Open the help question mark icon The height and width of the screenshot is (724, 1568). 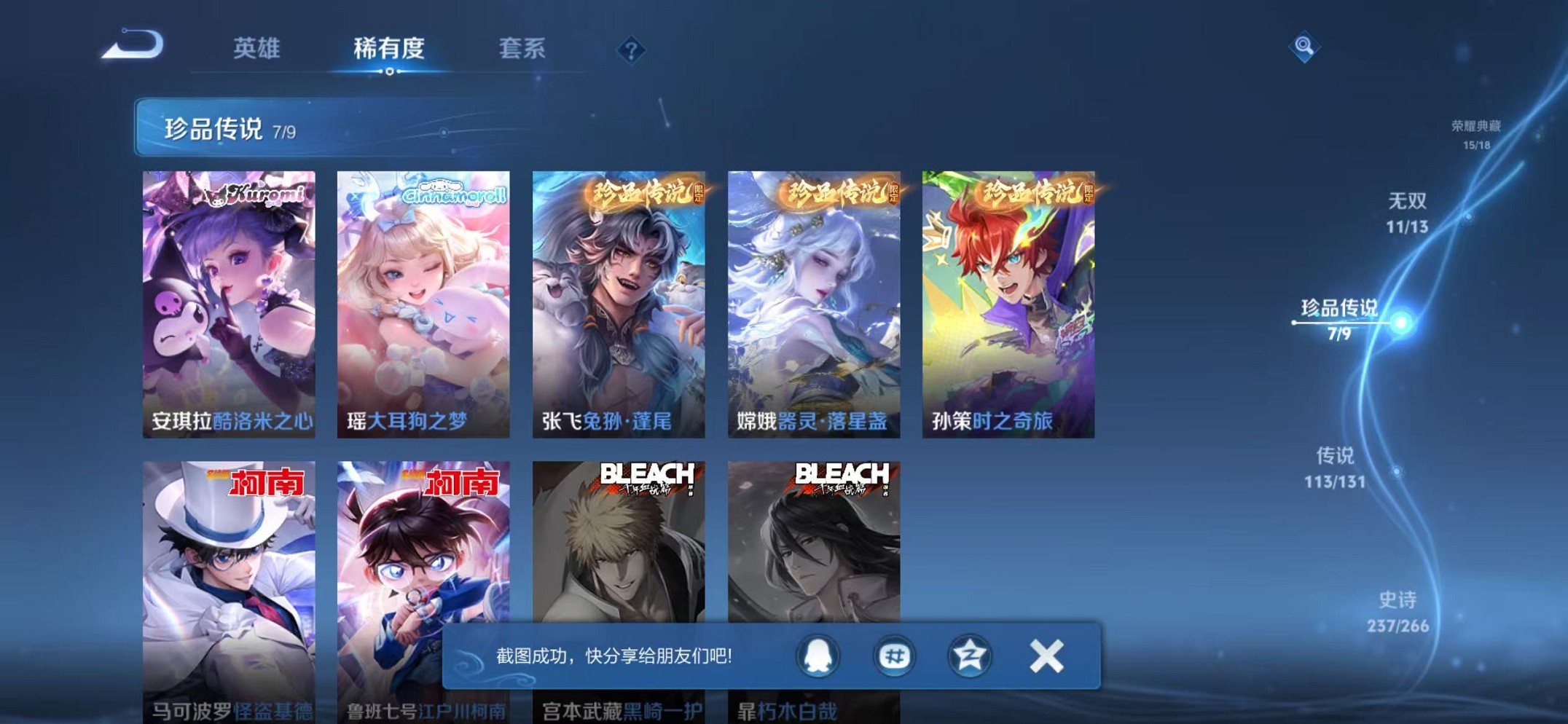click(631, 49)
